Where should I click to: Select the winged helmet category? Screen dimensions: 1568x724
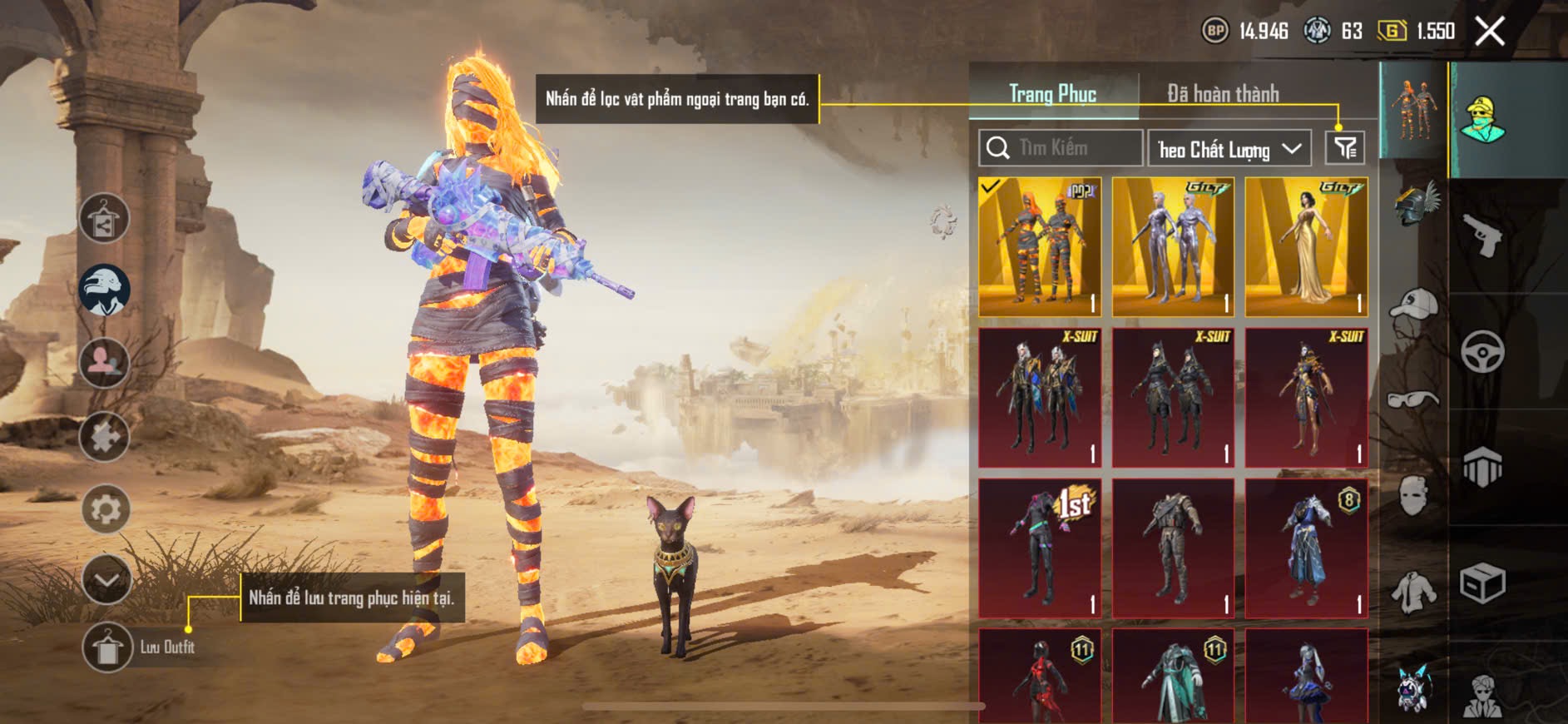tap(1414, 204)
